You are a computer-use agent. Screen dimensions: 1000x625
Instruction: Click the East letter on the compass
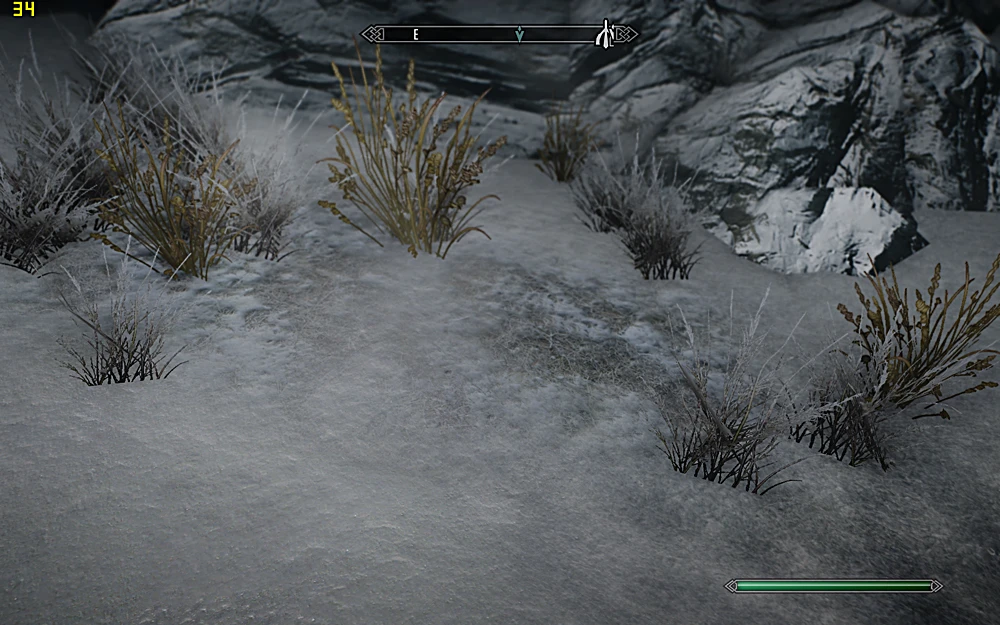tap(416, 35)
